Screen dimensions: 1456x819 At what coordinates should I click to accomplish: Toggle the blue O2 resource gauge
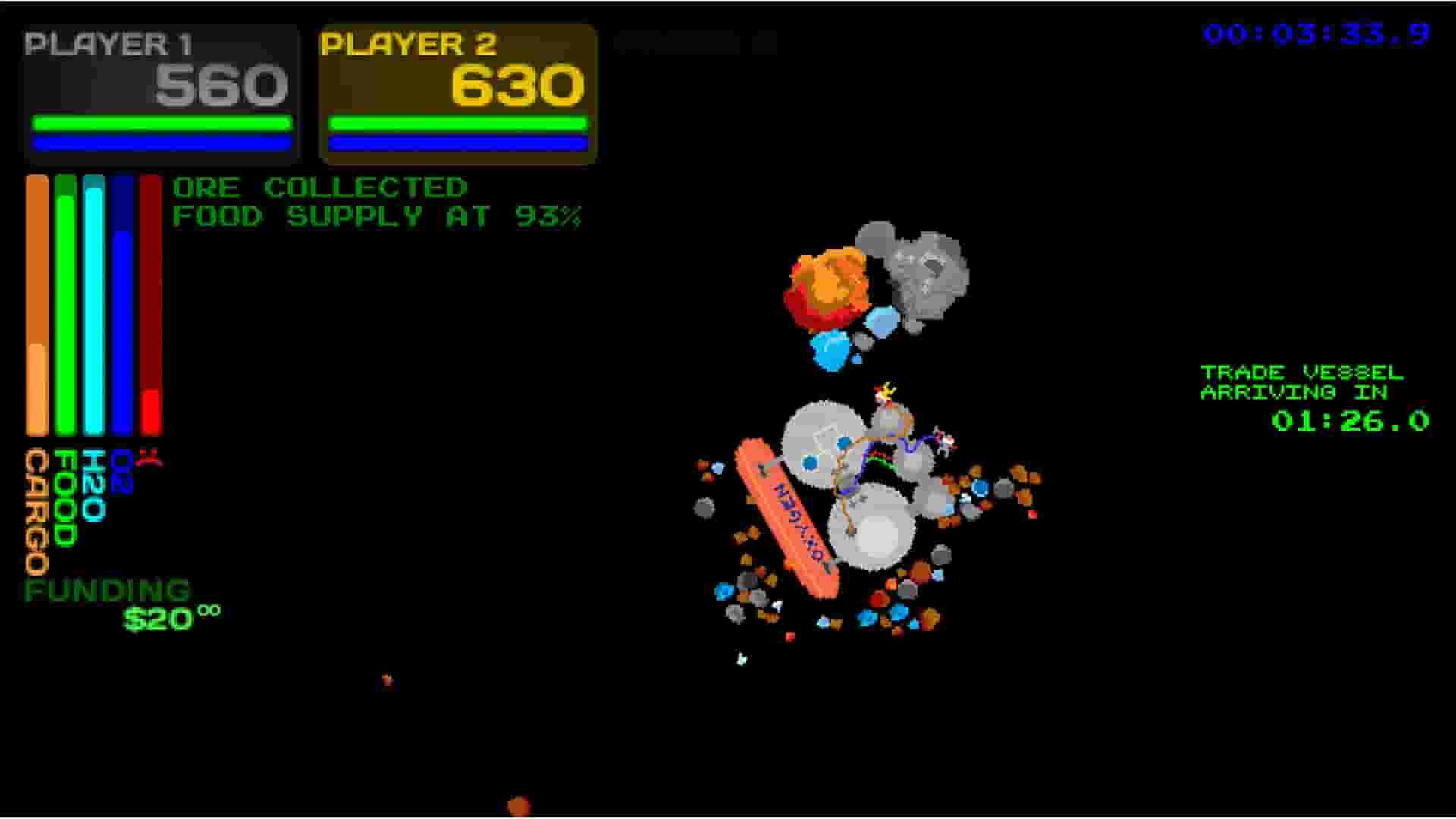coord(121,303)
